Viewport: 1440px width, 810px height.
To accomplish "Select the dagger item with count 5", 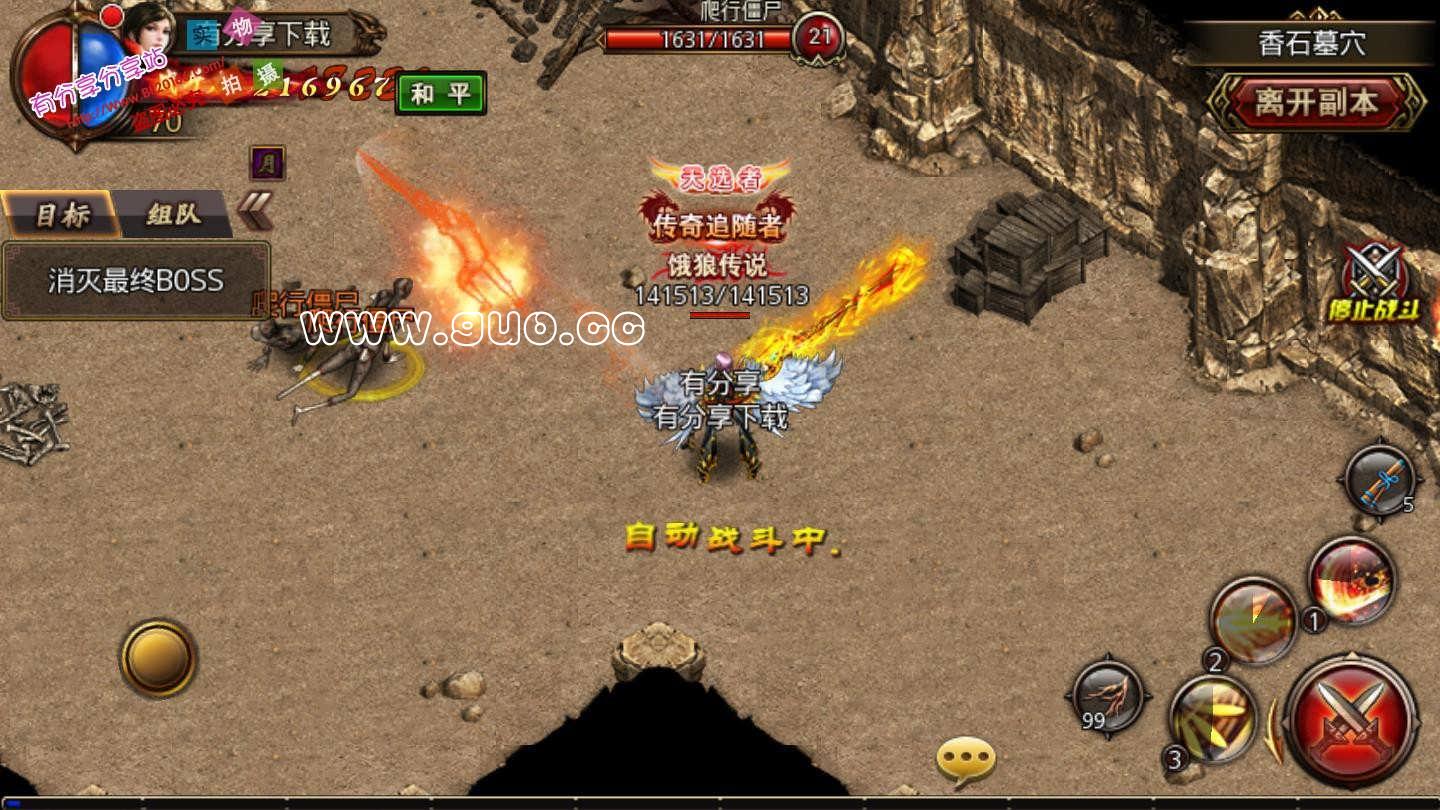I will (1381, 481).
